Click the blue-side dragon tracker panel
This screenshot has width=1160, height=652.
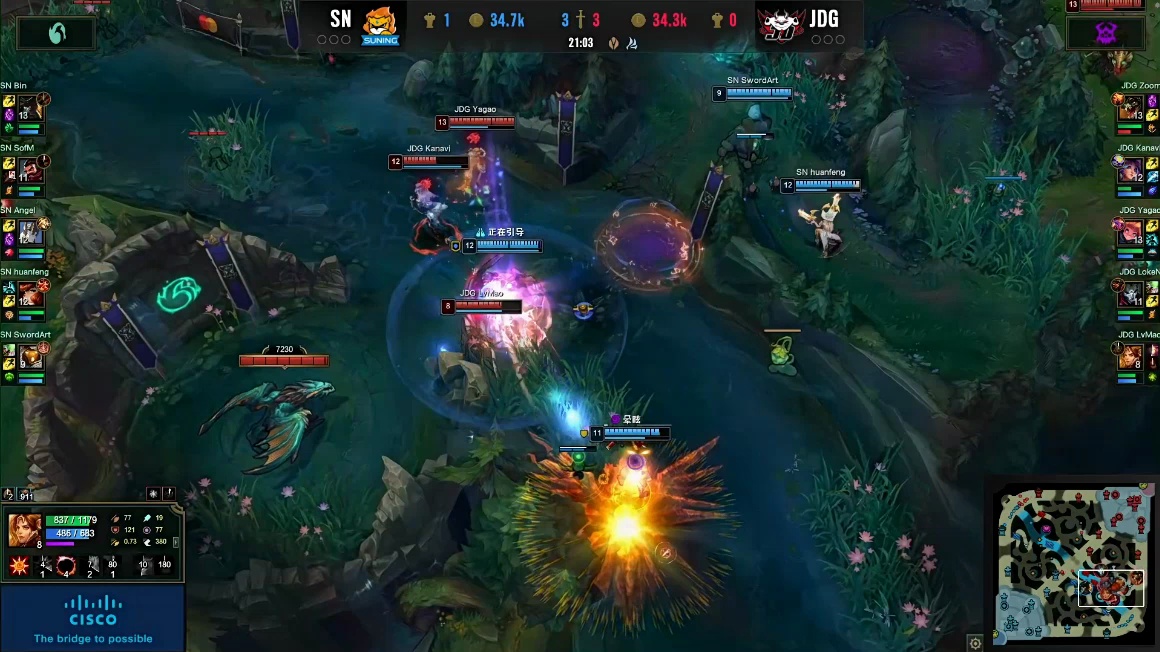pyautogui.click(x=56, y=32)
